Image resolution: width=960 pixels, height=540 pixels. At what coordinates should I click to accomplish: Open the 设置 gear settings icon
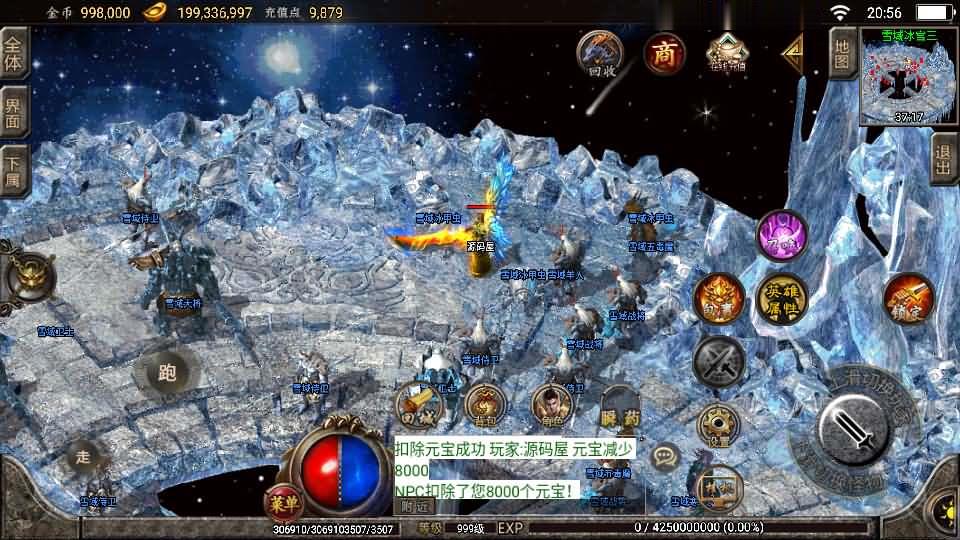pyautogui.click(x=719, y=425)
